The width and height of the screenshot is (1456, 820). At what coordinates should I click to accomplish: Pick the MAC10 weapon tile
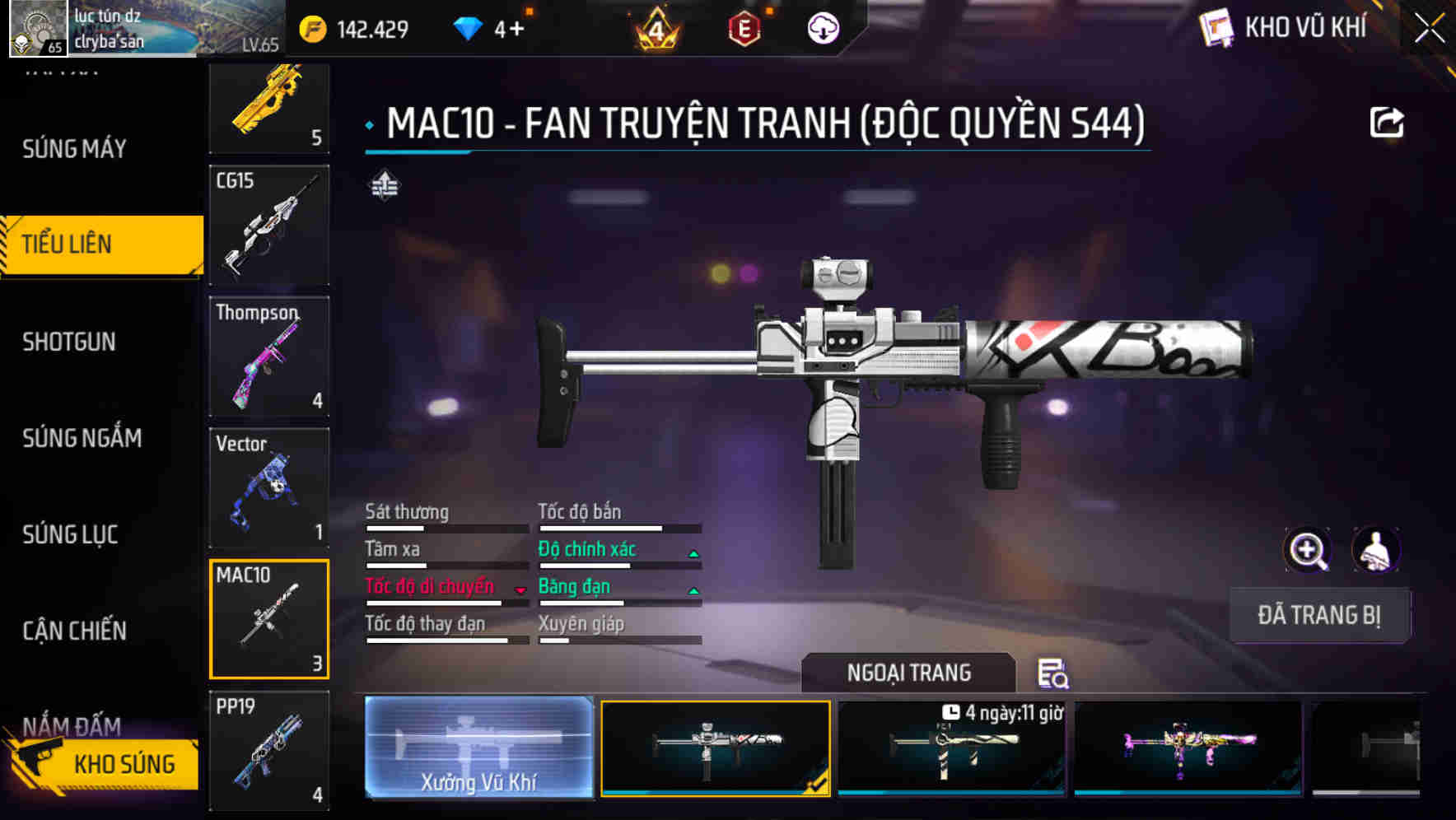(269, 619)
